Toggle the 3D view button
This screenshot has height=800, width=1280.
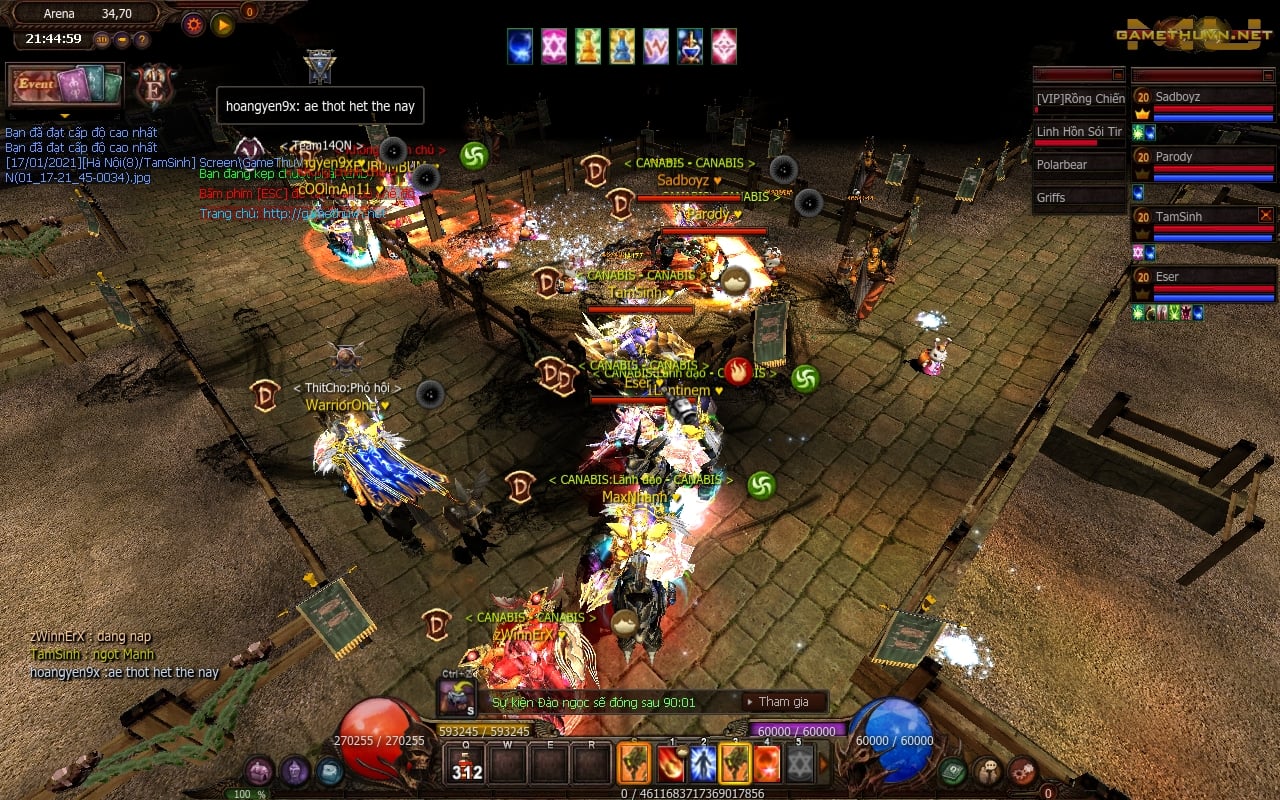102,40
